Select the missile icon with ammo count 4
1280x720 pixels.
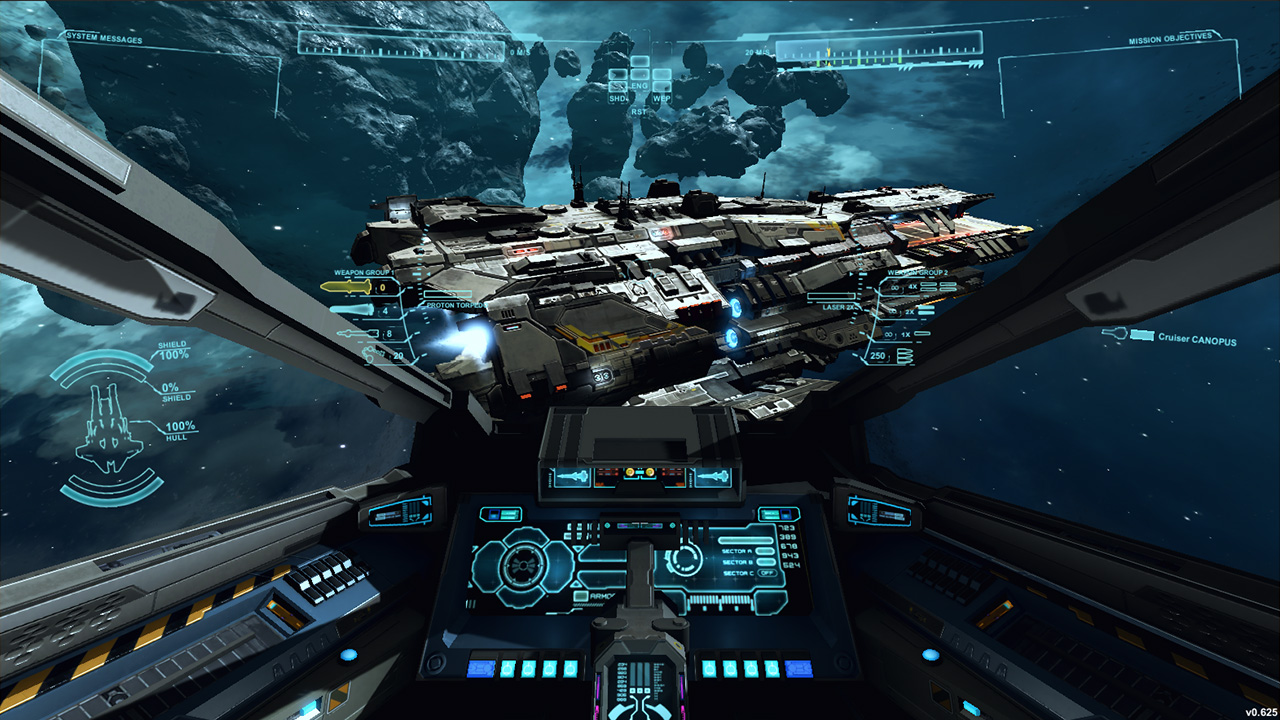pyautogui.click(x=350, y=311)
